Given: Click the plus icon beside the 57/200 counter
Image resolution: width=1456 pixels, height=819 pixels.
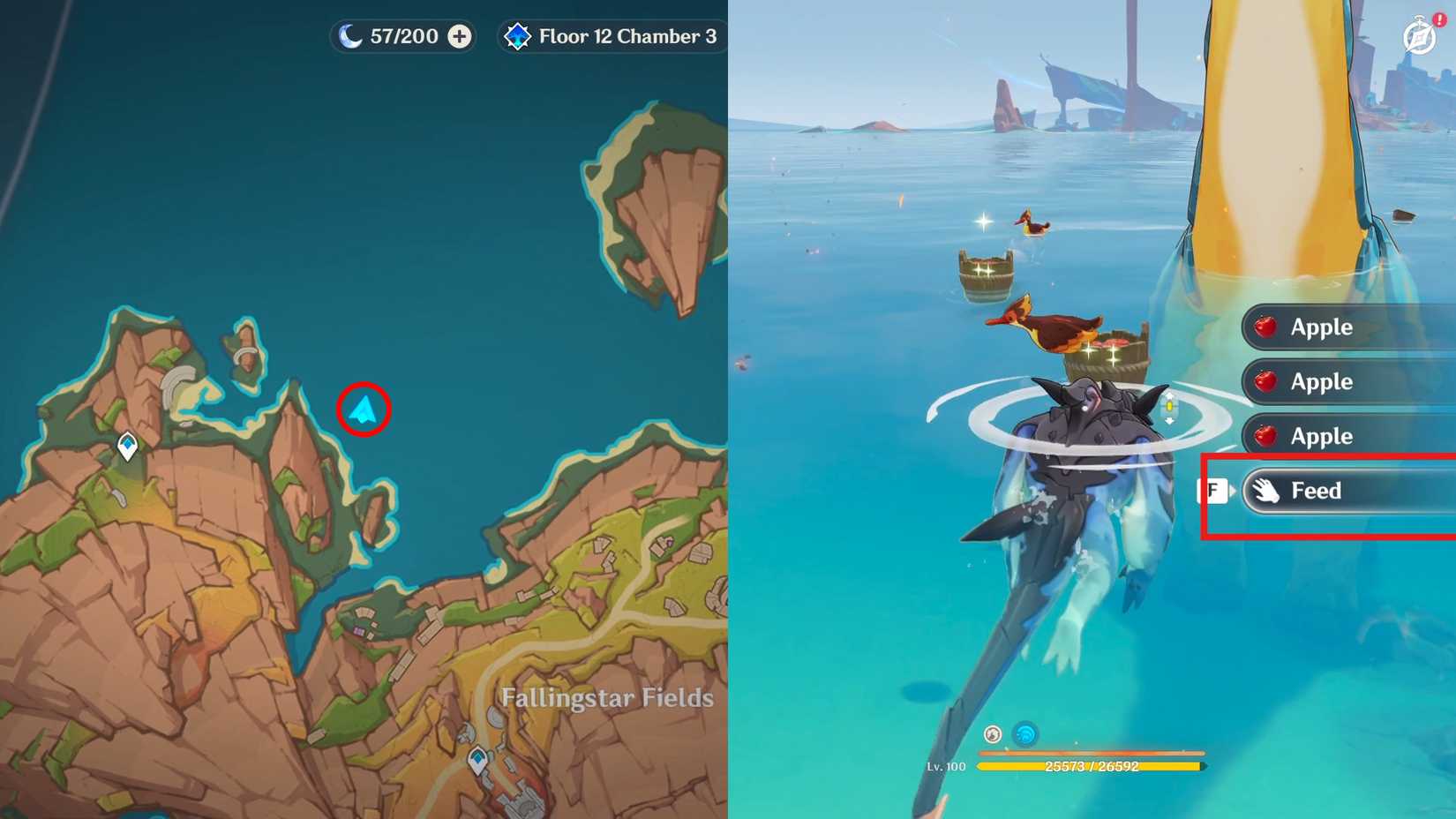Looking at the screenshot, I should (457, 36).
